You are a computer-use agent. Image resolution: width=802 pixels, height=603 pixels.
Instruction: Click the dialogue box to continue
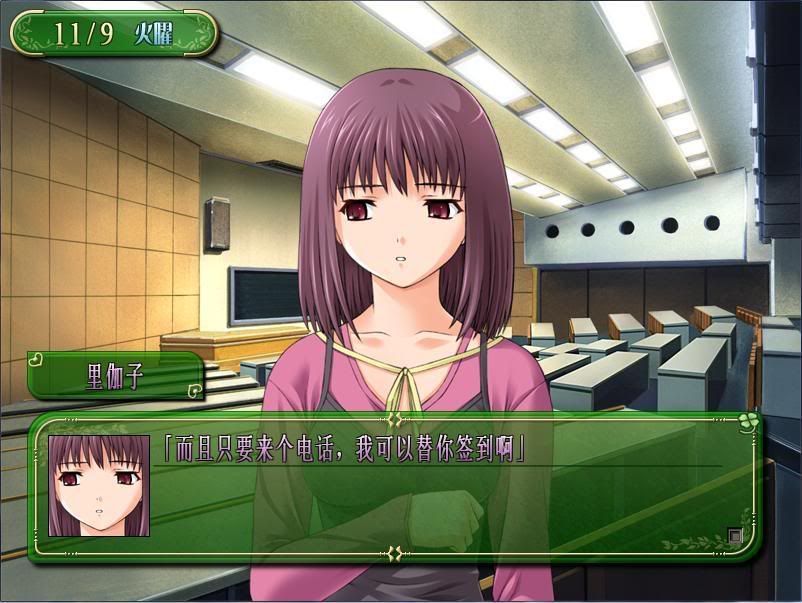(440, 490)
